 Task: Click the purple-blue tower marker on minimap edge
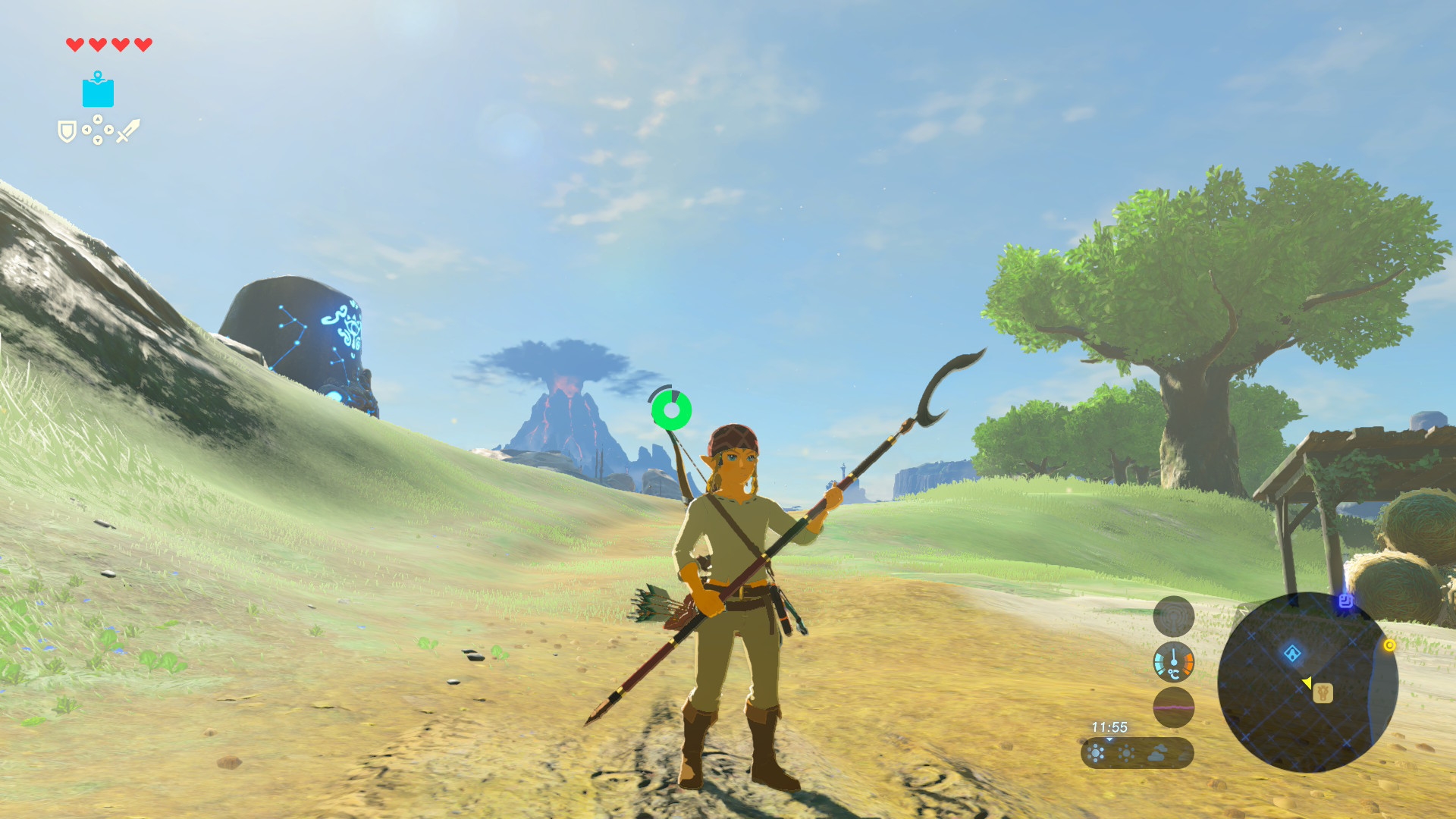coord(1345,601)
